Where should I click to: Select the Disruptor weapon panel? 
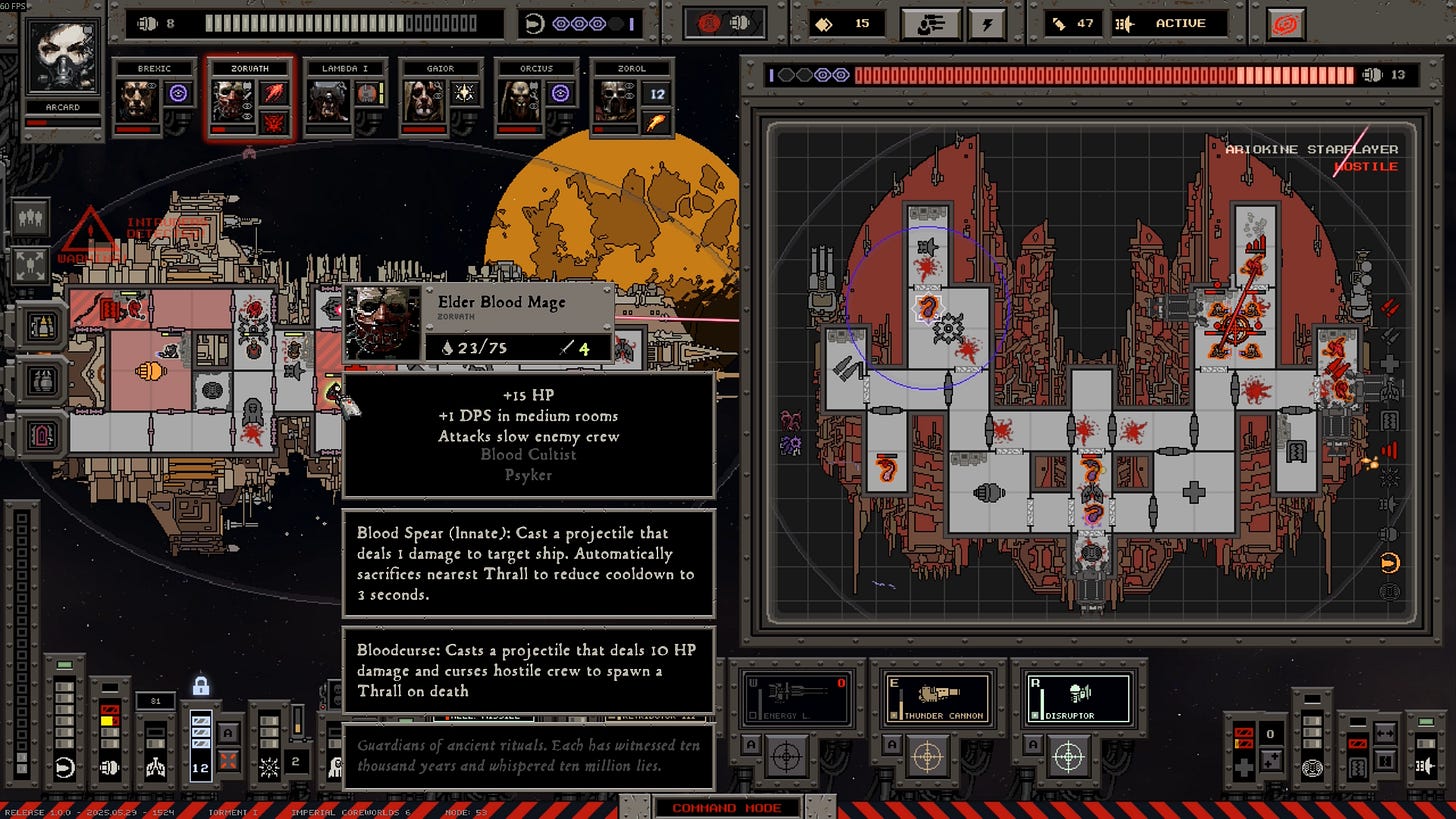click(x=1079, y=697)
